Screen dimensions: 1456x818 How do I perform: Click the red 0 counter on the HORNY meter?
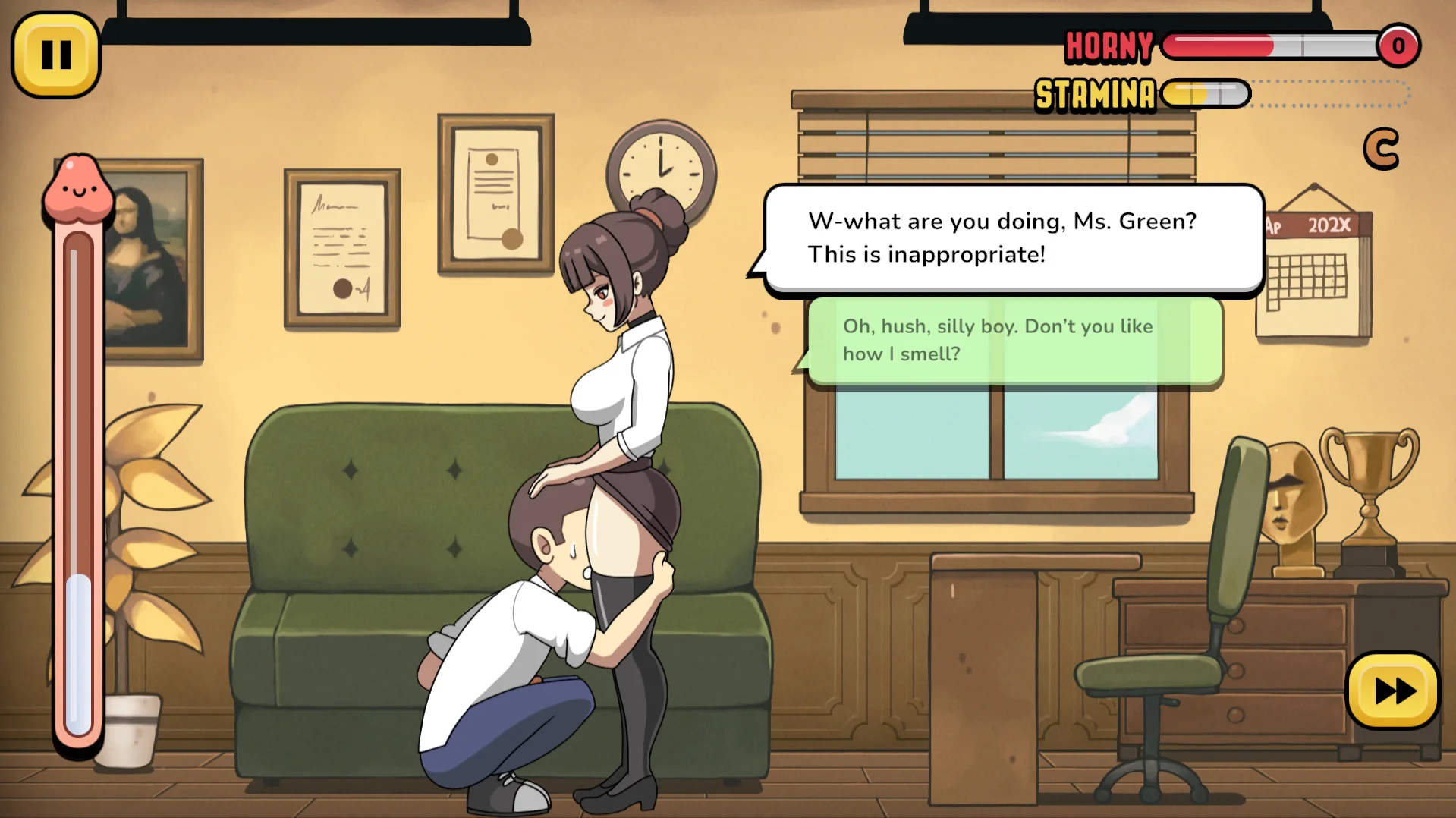1398,46
